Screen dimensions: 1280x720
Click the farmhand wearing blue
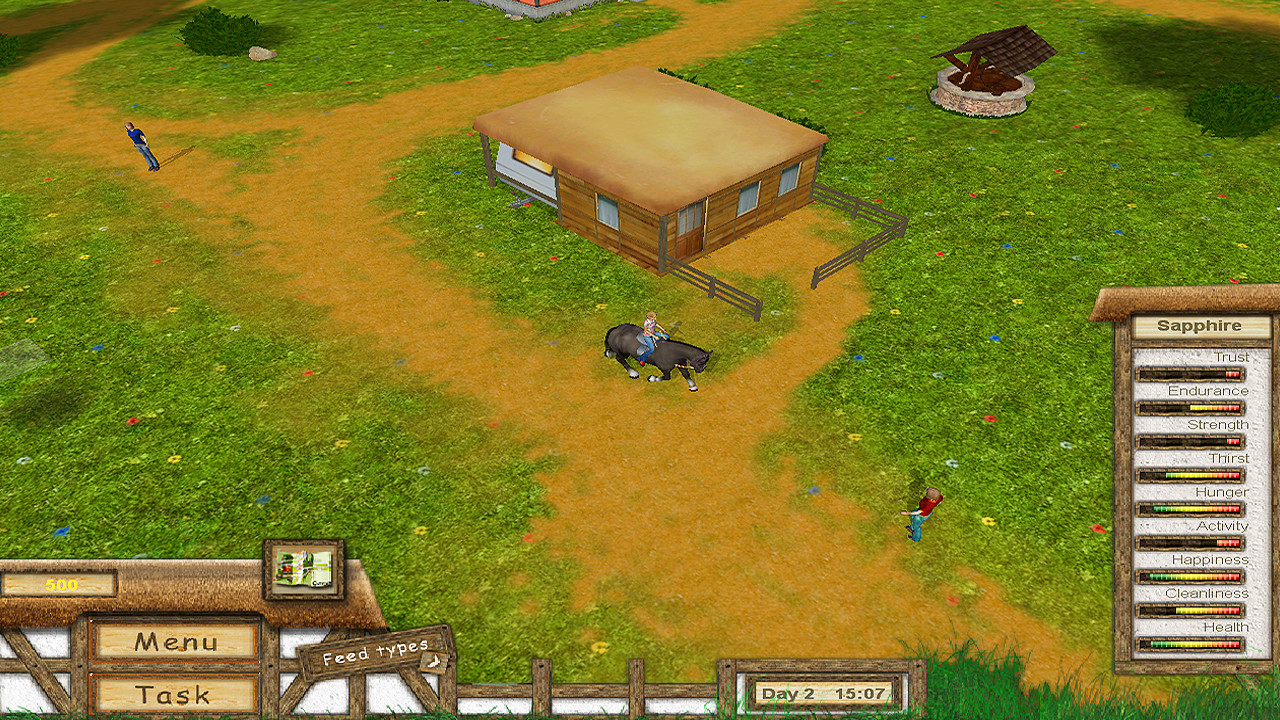(x=136, y=145)
